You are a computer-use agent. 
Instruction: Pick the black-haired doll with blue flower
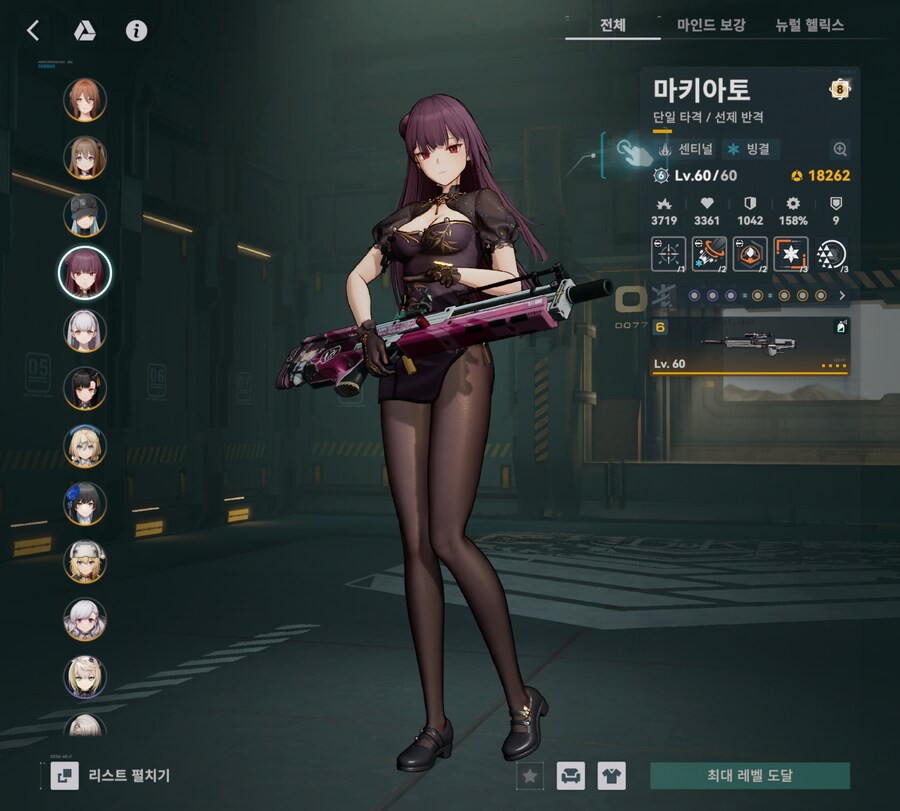point(85,504)
